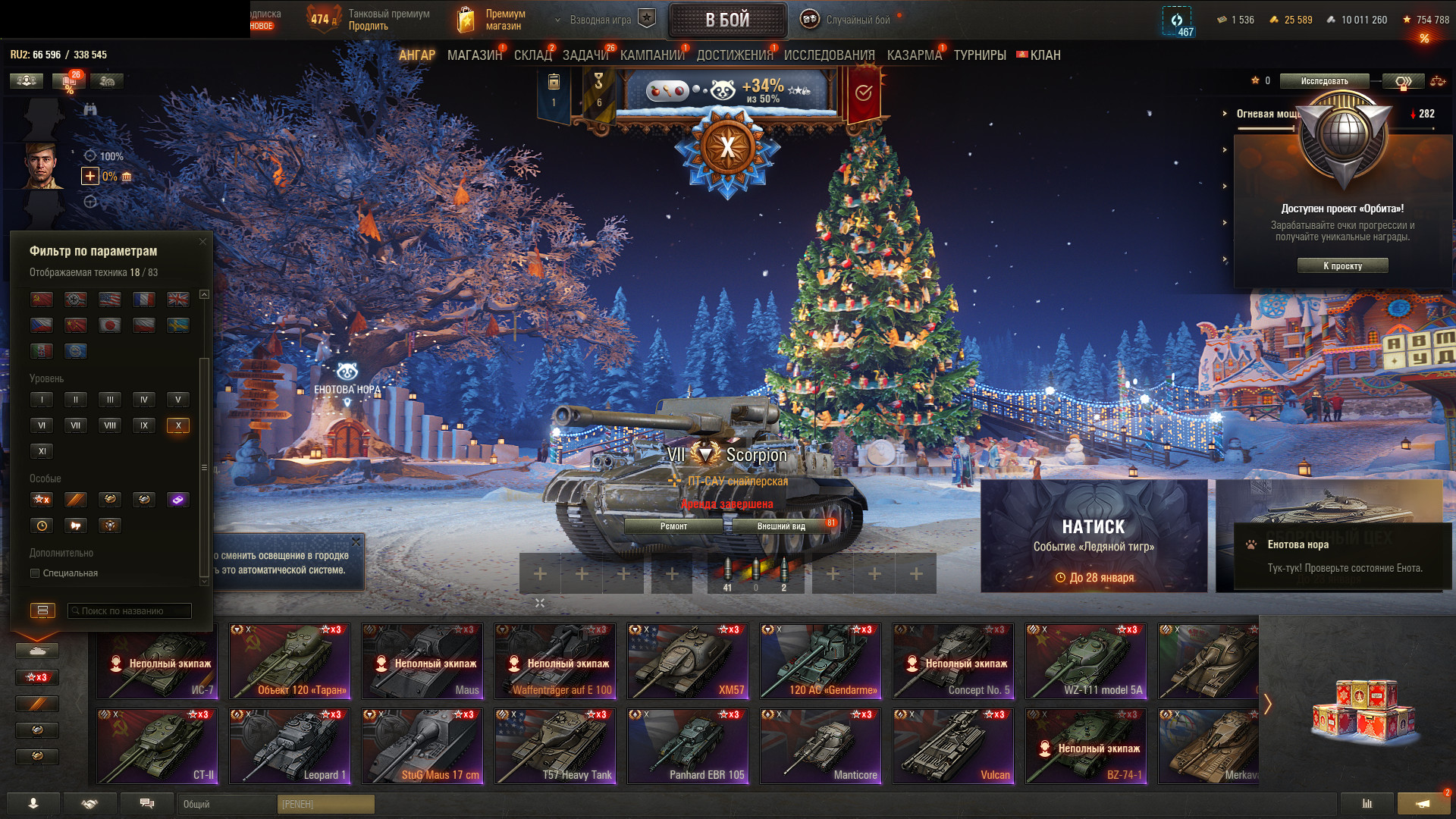Click the Исследовать research button

1324,81
